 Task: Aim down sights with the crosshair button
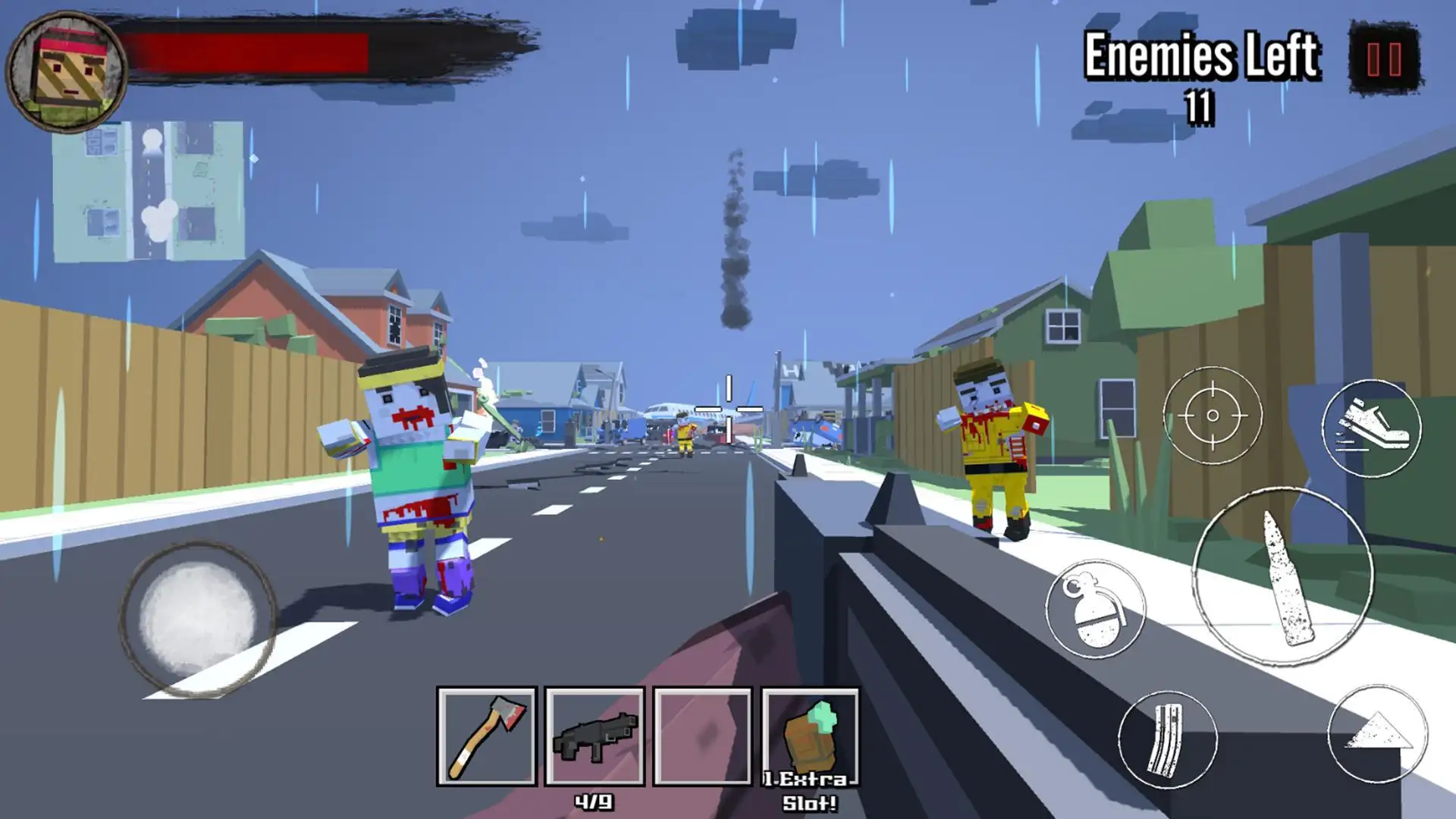coord(1212,416)
